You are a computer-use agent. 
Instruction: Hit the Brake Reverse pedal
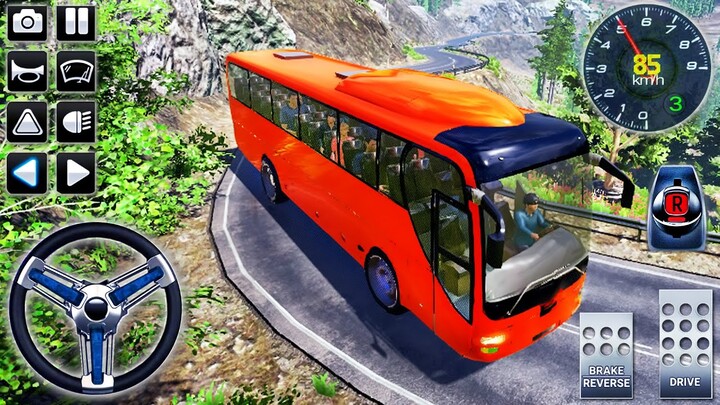(x=607, y=355)
